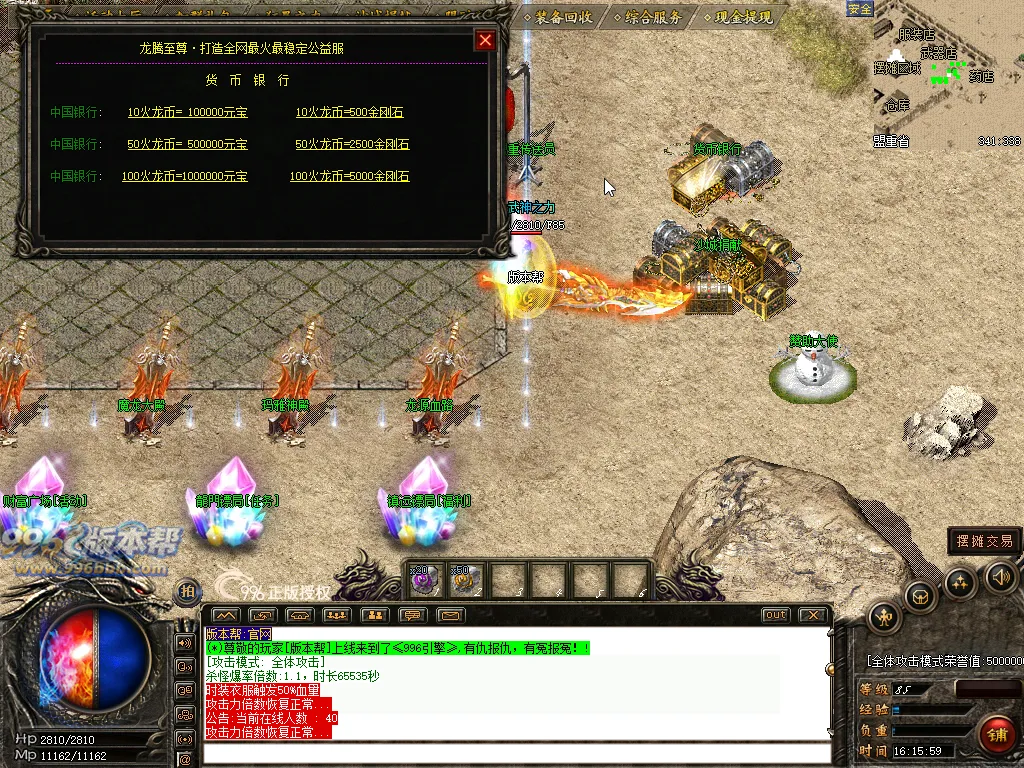This screenshot has height=768, width=1024.
Task: Click the round 拍 auction button
Action: 186,592
